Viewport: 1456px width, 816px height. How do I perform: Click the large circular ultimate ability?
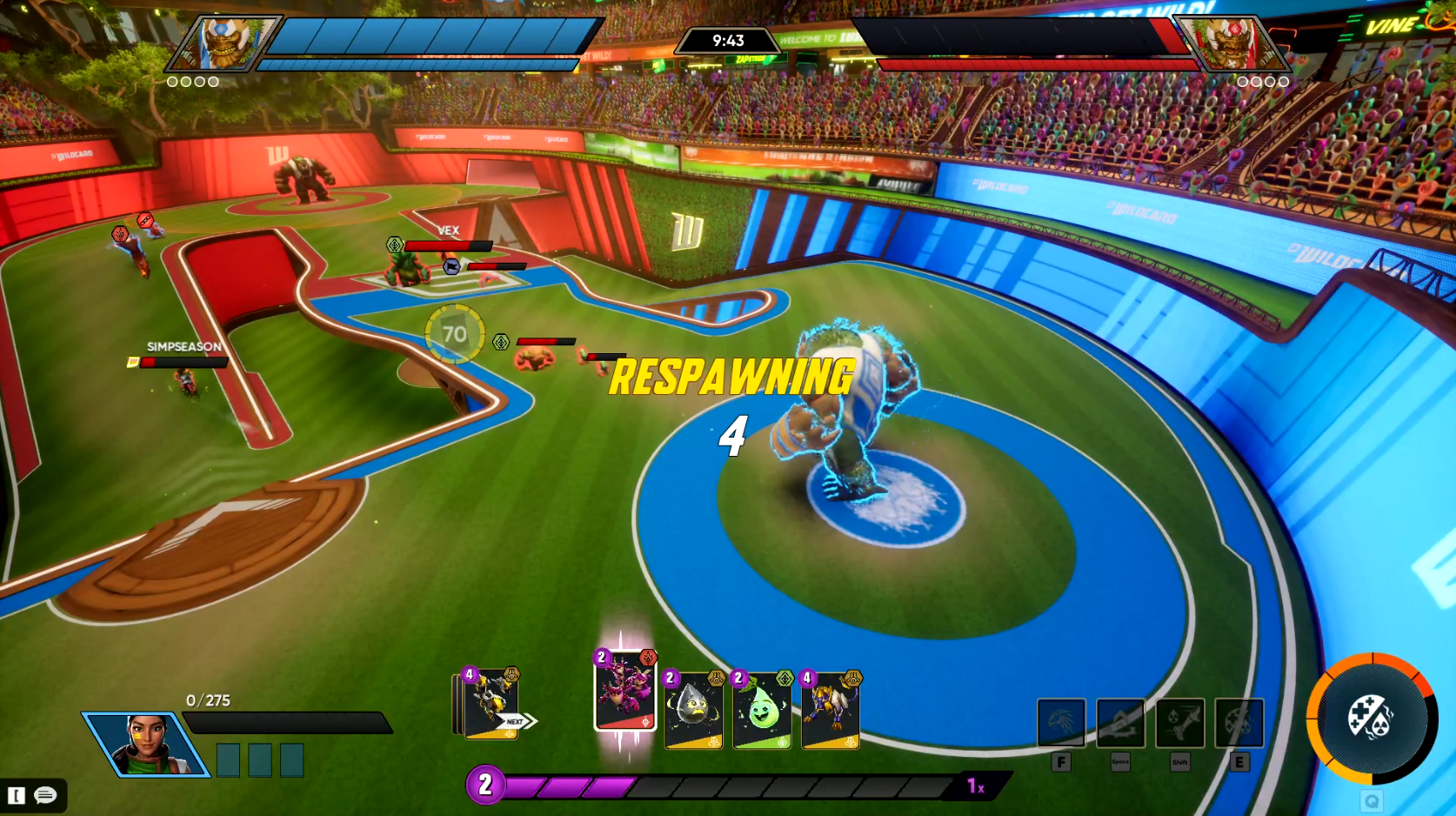pos(1372,719)
